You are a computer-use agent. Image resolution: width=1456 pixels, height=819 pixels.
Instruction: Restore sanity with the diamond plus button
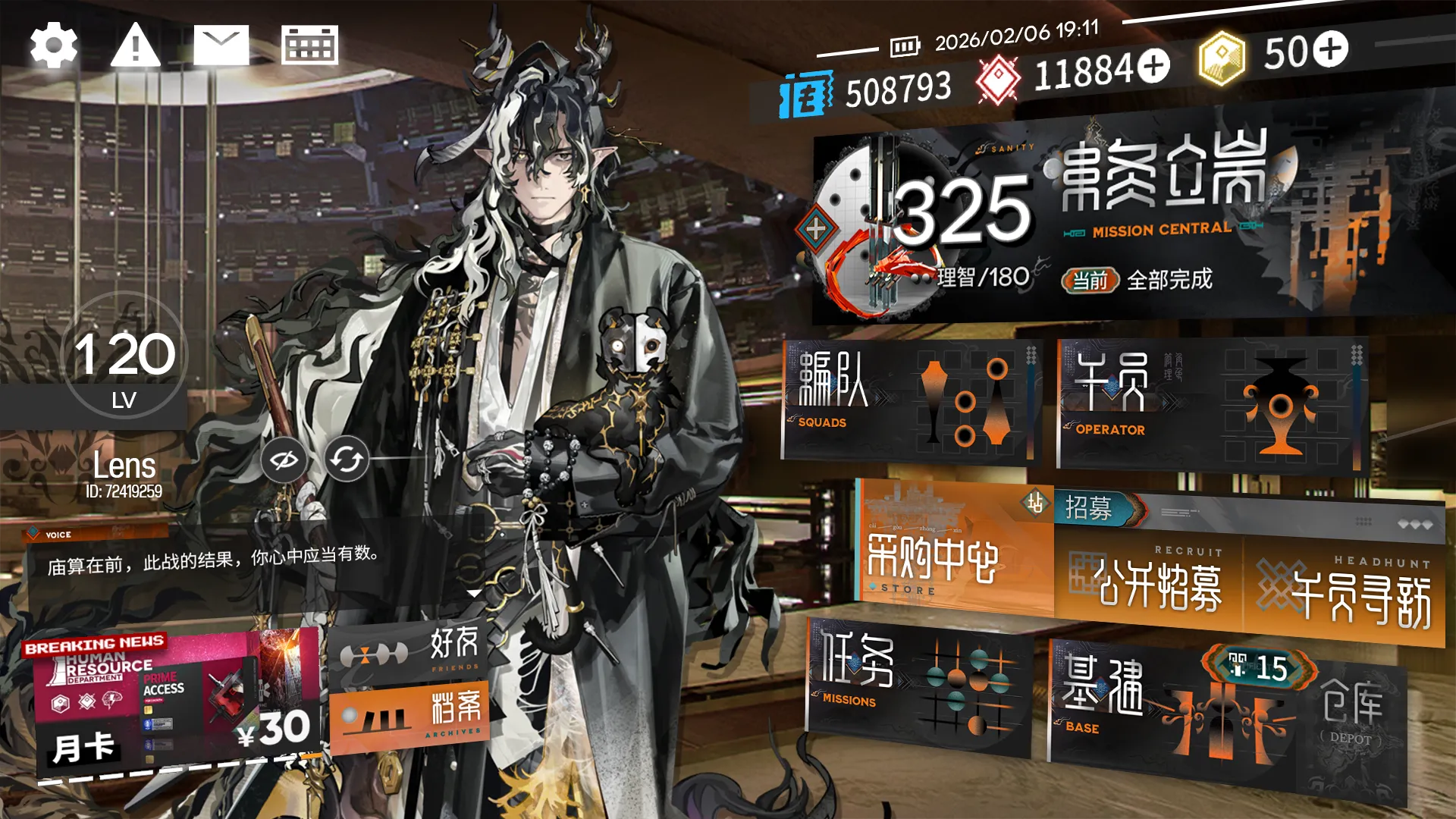pyautogui.click(x=816, y=227)
